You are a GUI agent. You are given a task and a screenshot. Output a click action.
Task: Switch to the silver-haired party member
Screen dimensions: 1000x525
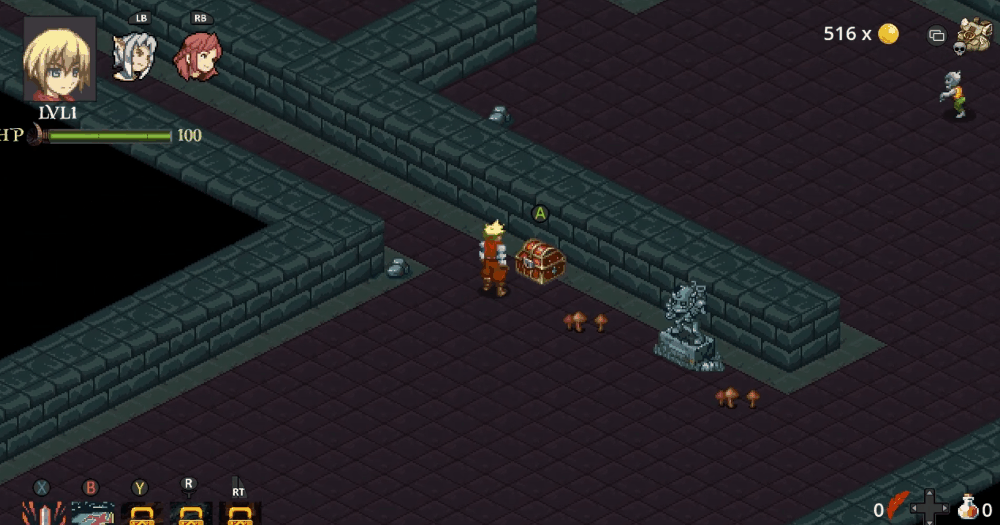[131, 57]
